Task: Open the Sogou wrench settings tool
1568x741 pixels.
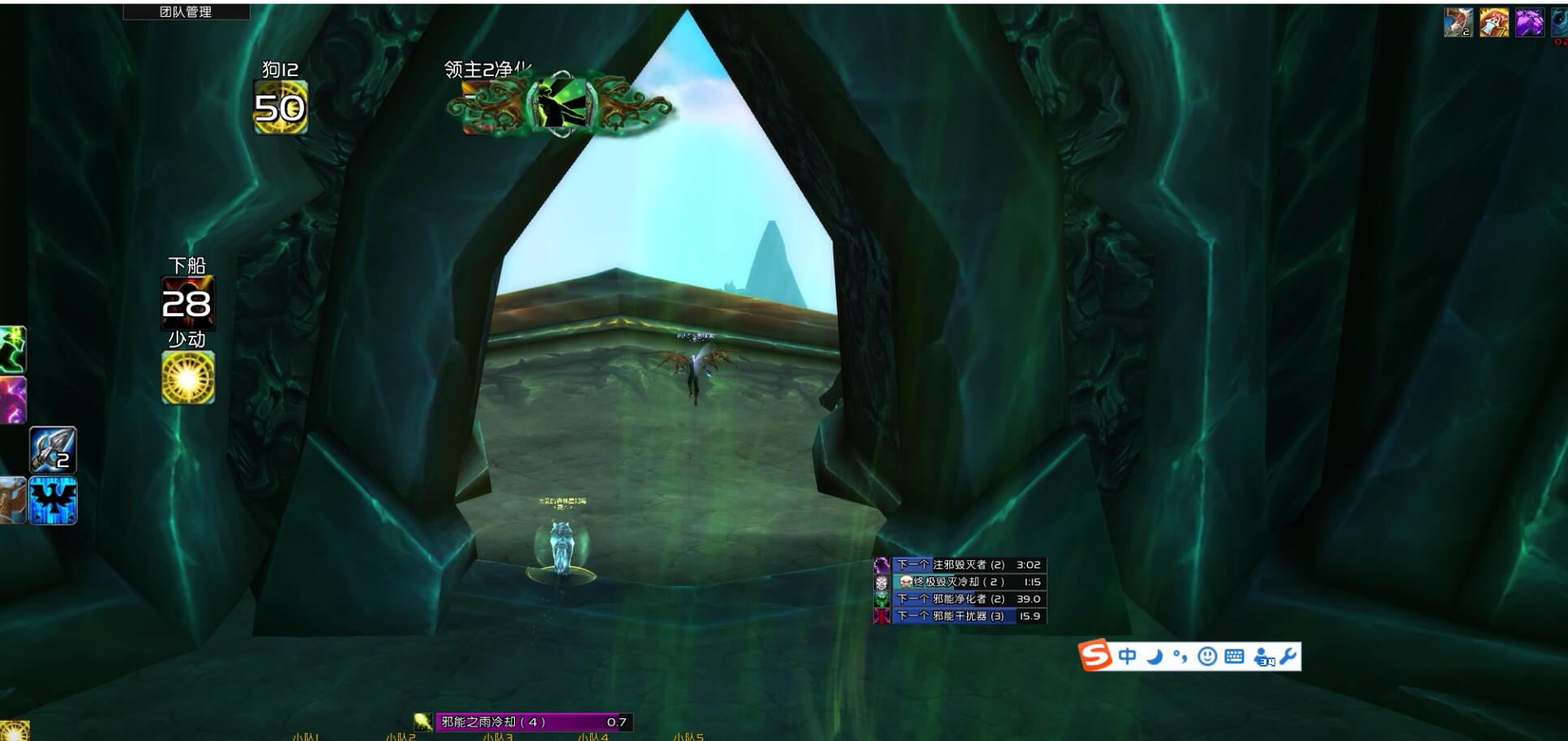Action: click(1288, 655)
